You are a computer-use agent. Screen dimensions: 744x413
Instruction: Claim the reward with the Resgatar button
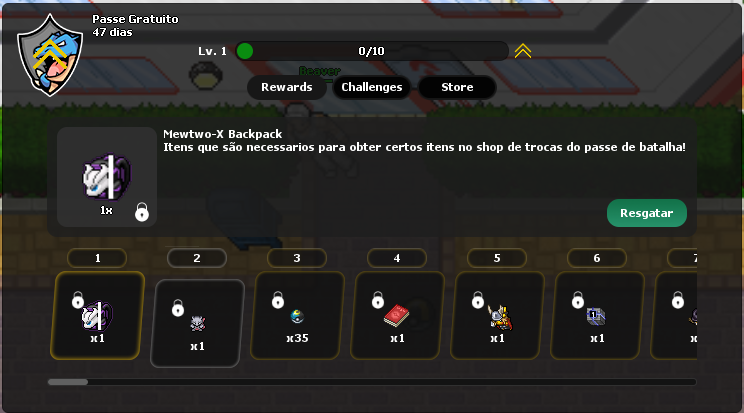point(646,213)
